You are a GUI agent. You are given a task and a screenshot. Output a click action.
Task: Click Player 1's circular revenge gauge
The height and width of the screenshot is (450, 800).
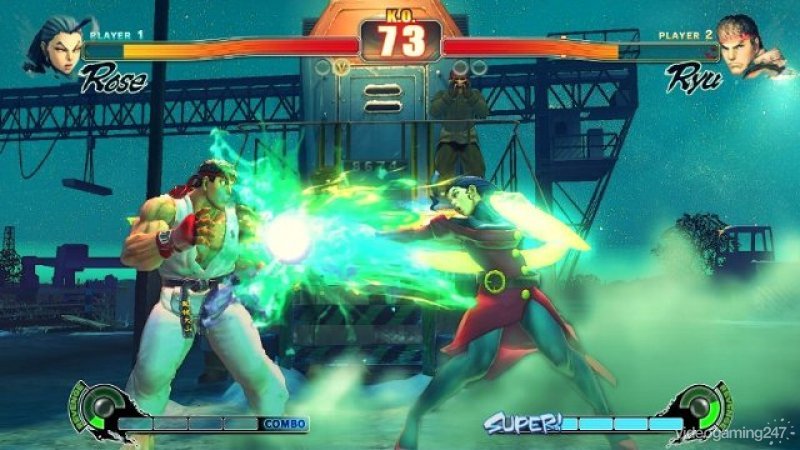coord(100,408)
